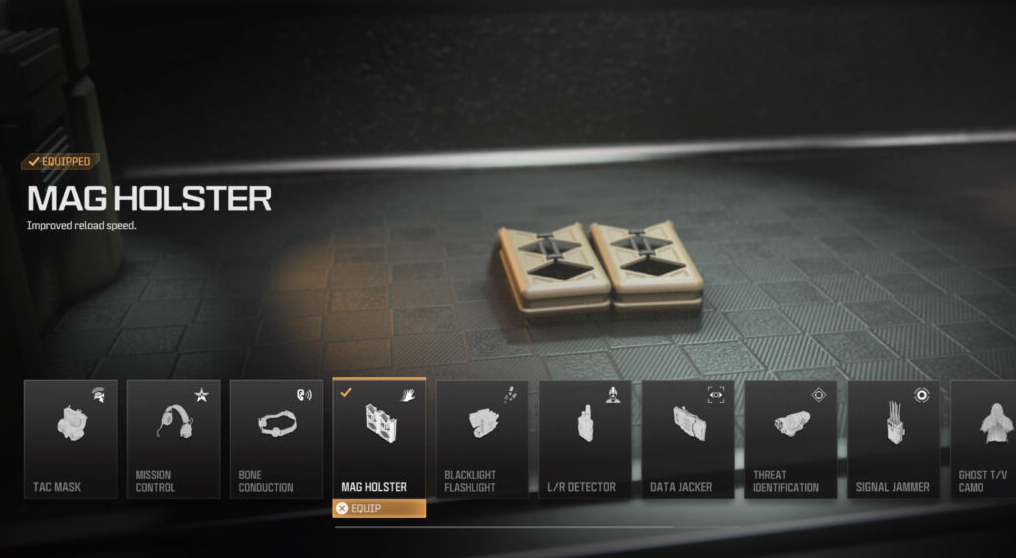
Task: Click the equipped Mag Holster tile
Action: pos(379,439)
